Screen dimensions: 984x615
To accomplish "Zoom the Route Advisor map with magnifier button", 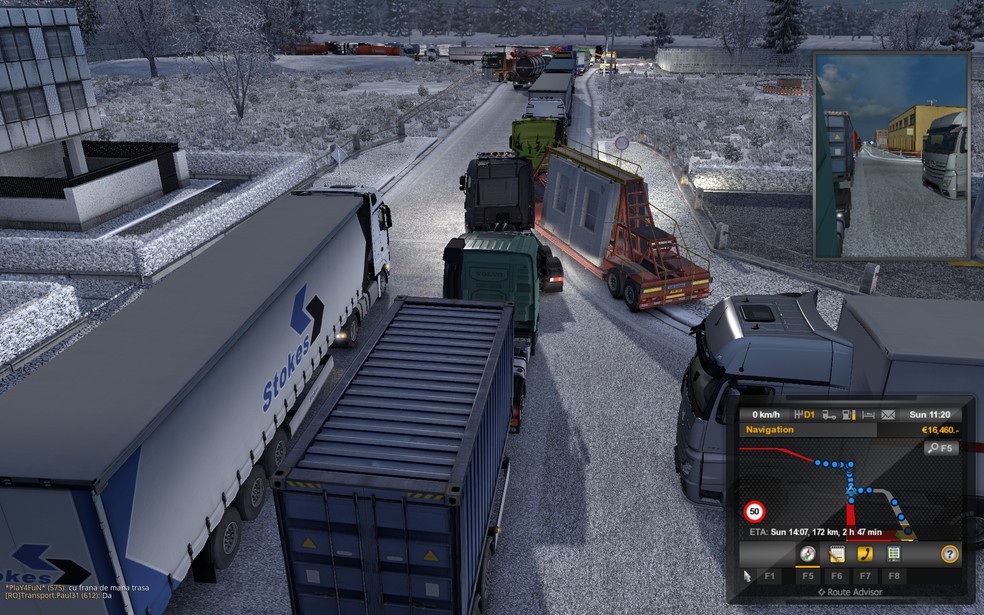I will [941, 449].
